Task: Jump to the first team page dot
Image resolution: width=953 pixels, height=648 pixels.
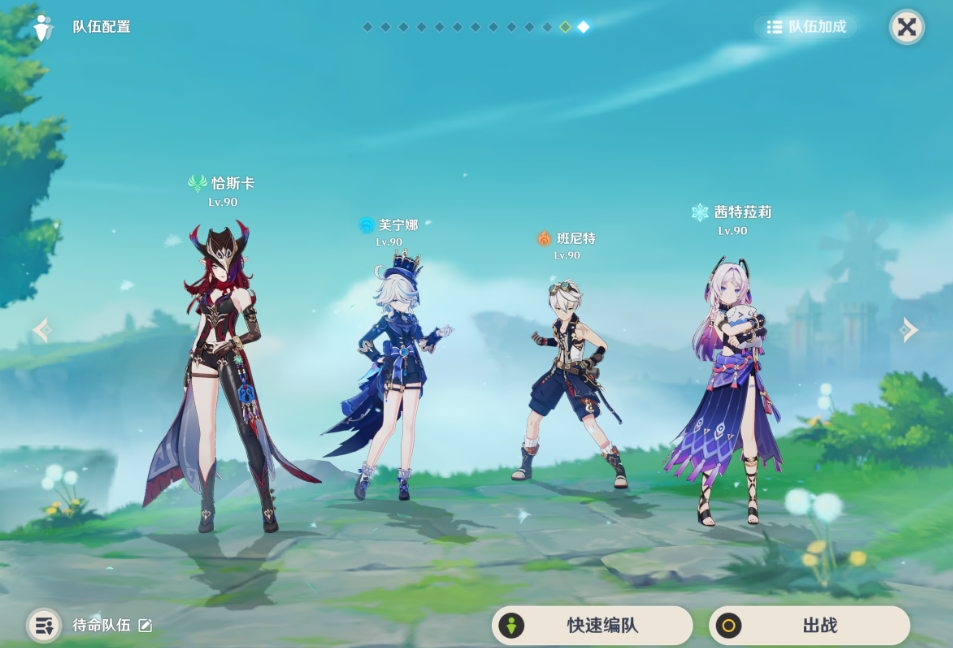Action: click(367, 27)
